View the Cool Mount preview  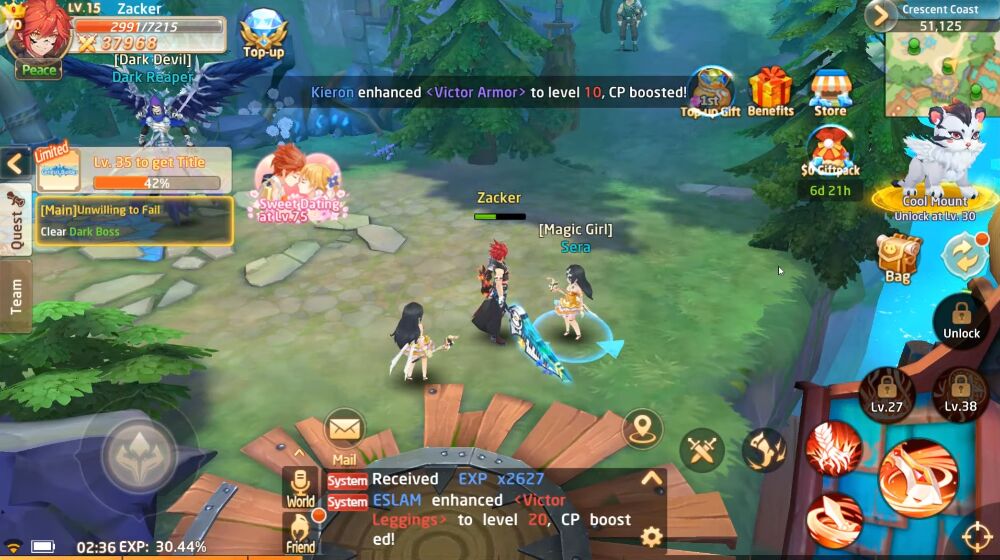tap(937, 162)
